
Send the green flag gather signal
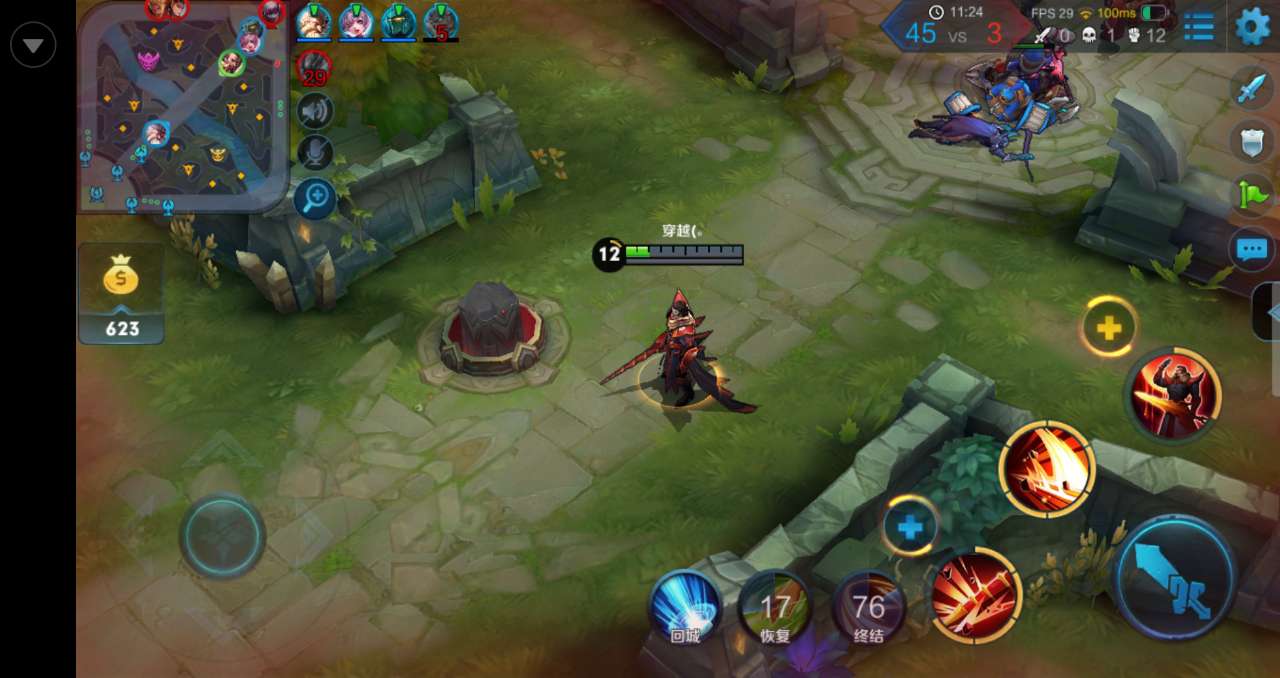pyautogui.click(x=1252, y=194)
